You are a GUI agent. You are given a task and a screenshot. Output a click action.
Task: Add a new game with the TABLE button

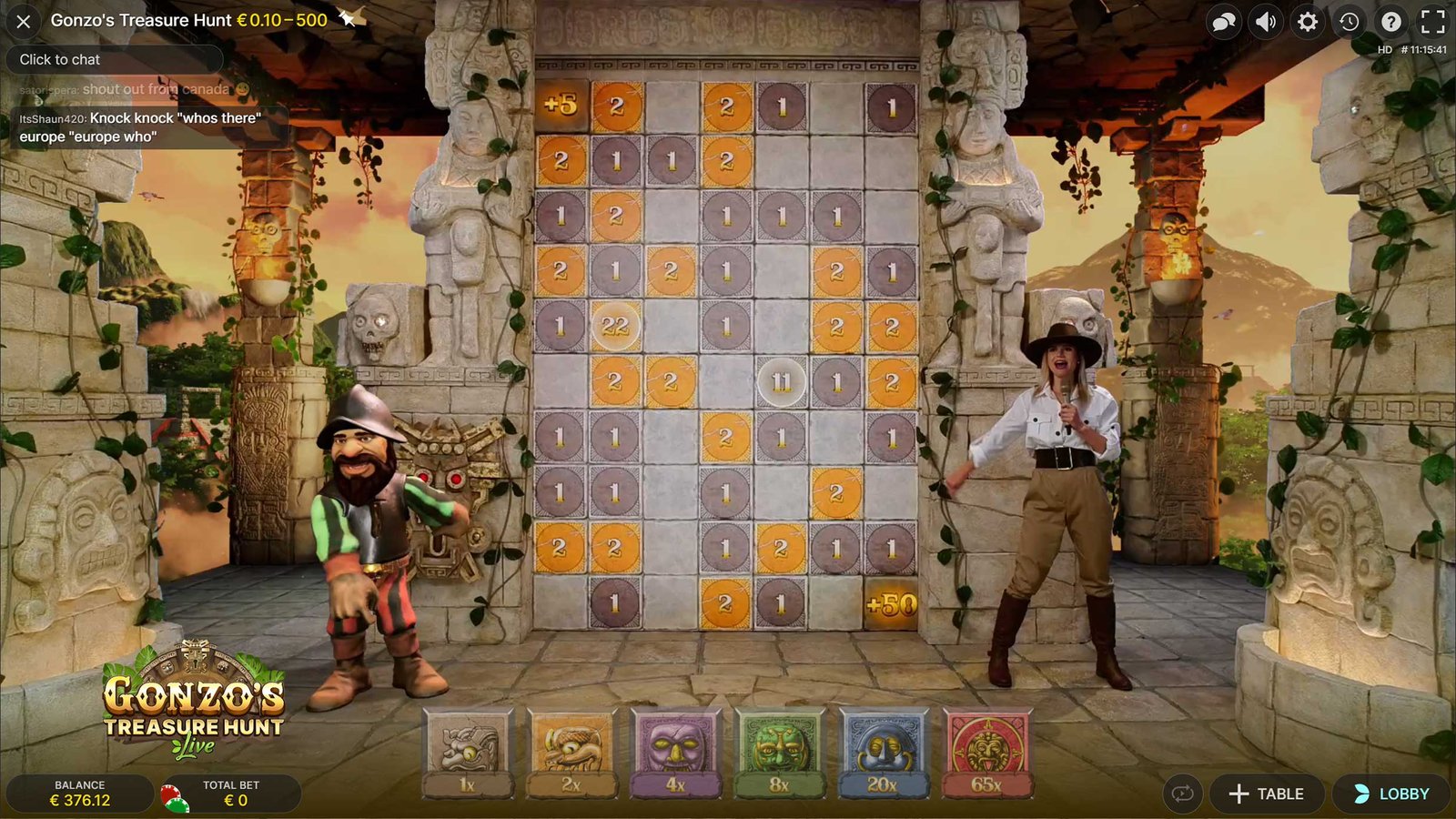point(1267,793)
